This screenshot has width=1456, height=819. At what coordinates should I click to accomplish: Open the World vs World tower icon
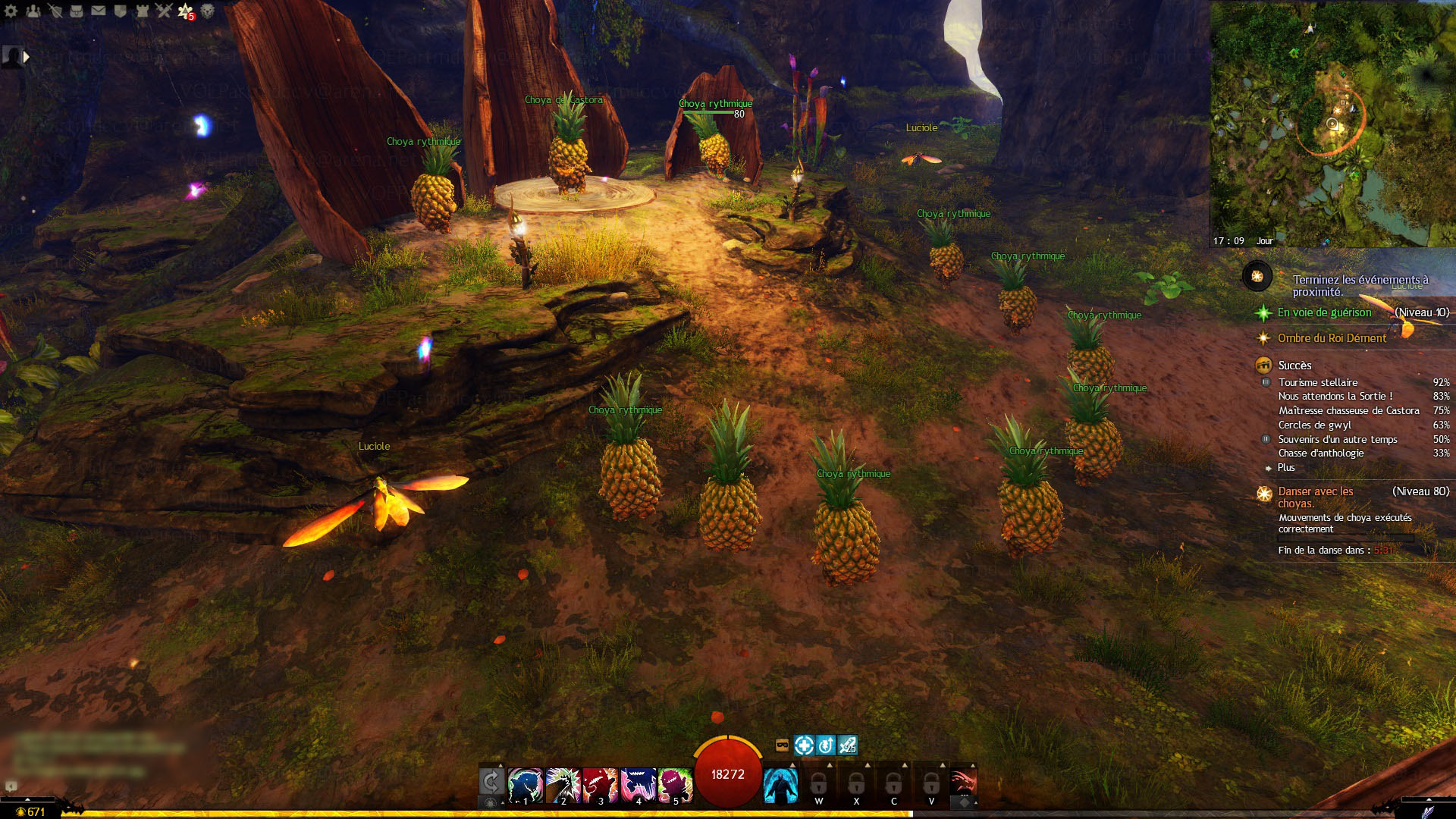pyautogui.click(x=142, y=11)
